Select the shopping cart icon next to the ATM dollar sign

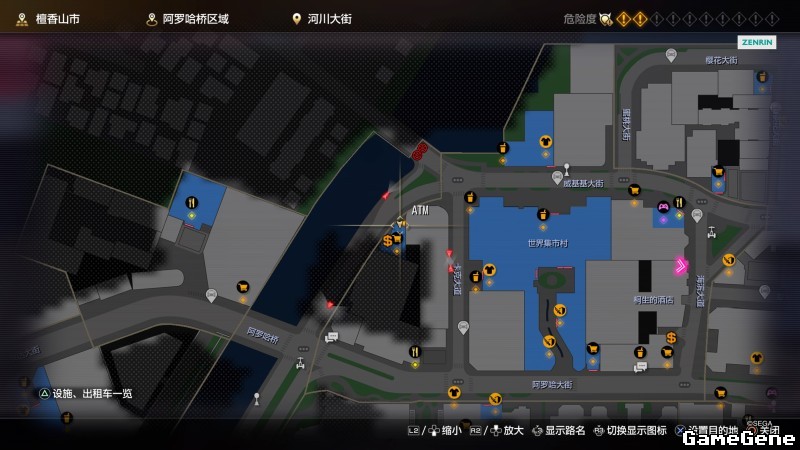click(x=397, y=238)
